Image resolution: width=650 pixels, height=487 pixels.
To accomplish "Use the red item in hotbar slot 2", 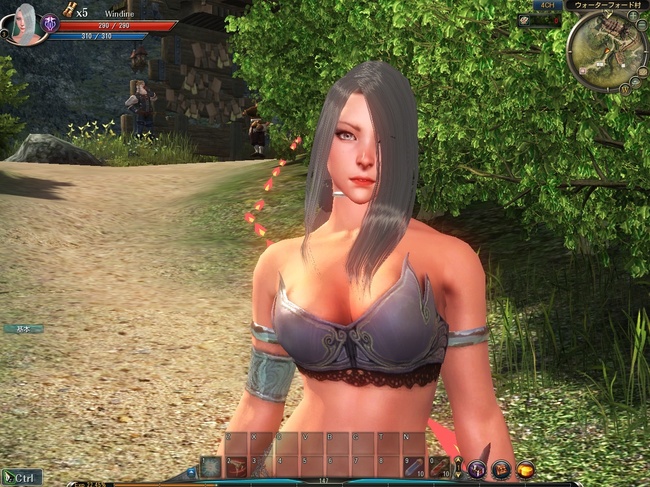I will coord(236,467).
